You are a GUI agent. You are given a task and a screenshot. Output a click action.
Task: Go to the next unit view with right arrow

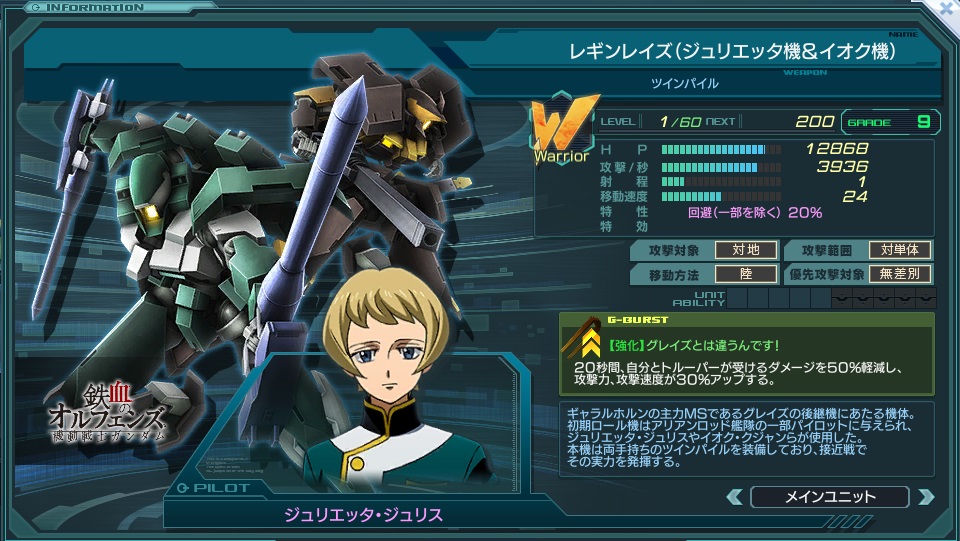[925, 497]
